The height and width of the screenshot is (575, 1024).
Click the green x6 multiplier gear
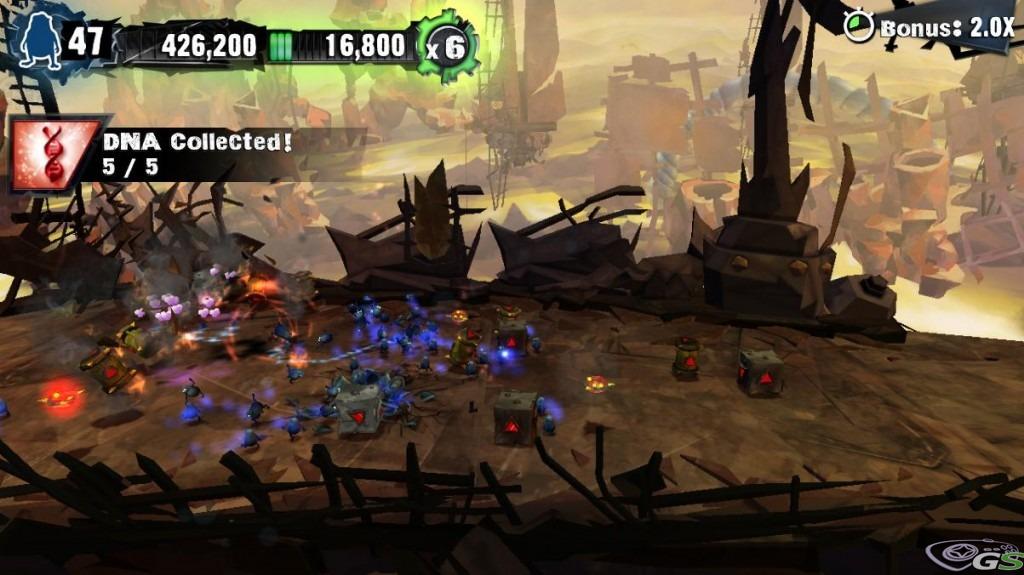tap(446, 47)
